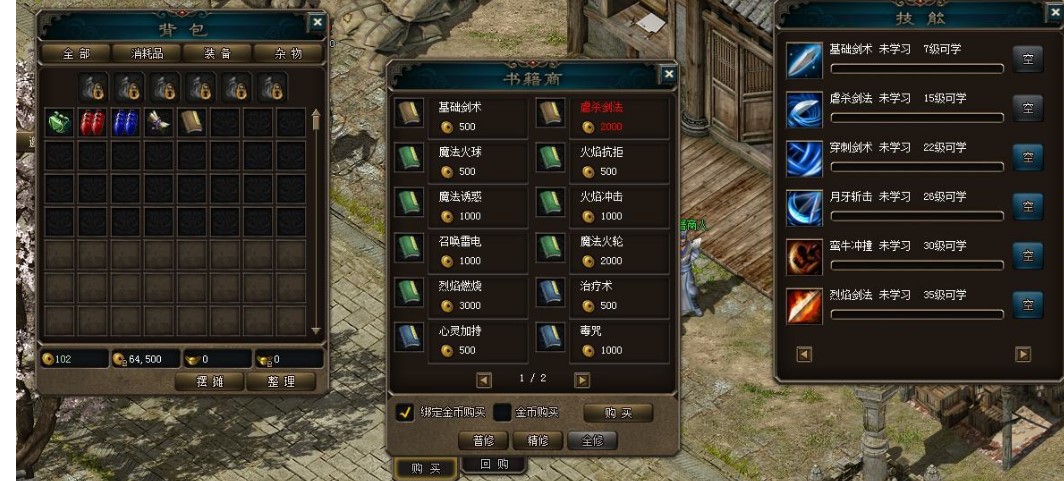This screenshot has height=481, width=1064.
Task: Open the 摆摊 stall button
Action: pos(208,381)
